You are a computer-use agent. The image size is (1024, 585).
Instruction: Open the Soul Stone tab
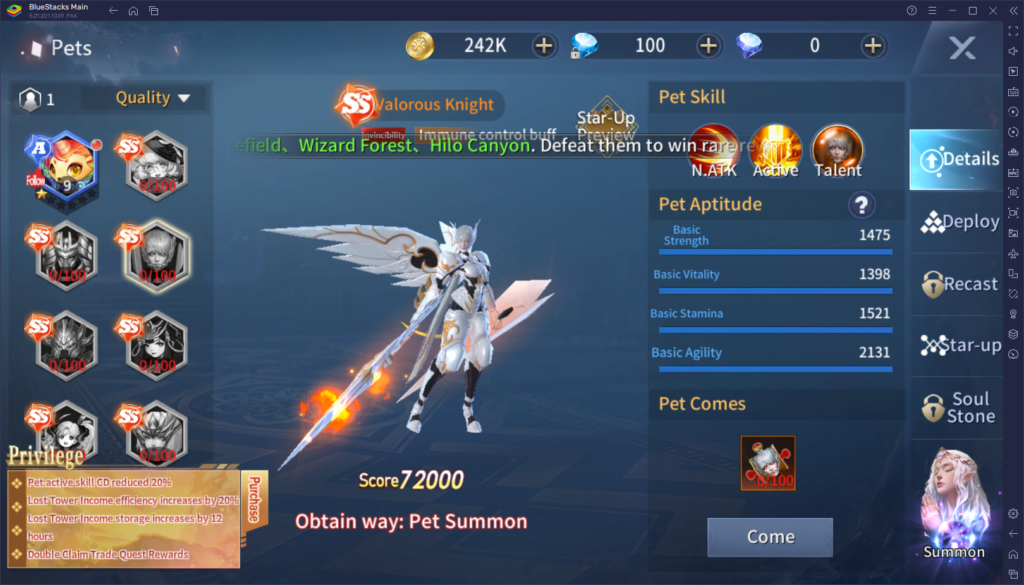tap(959, 407)
